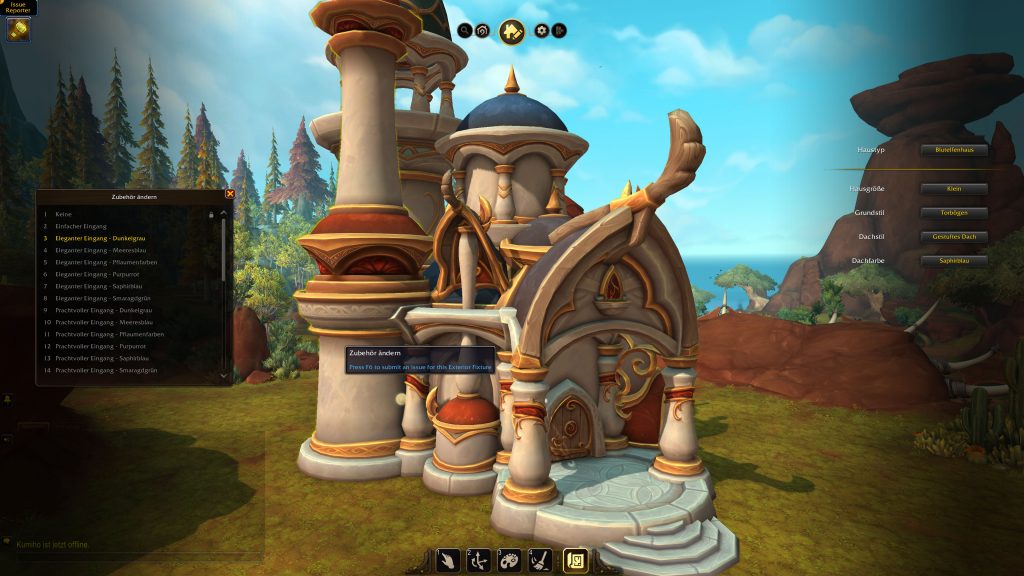Change Dachstil 'Gestuftes Dach' option

click(x=954, y=237)
